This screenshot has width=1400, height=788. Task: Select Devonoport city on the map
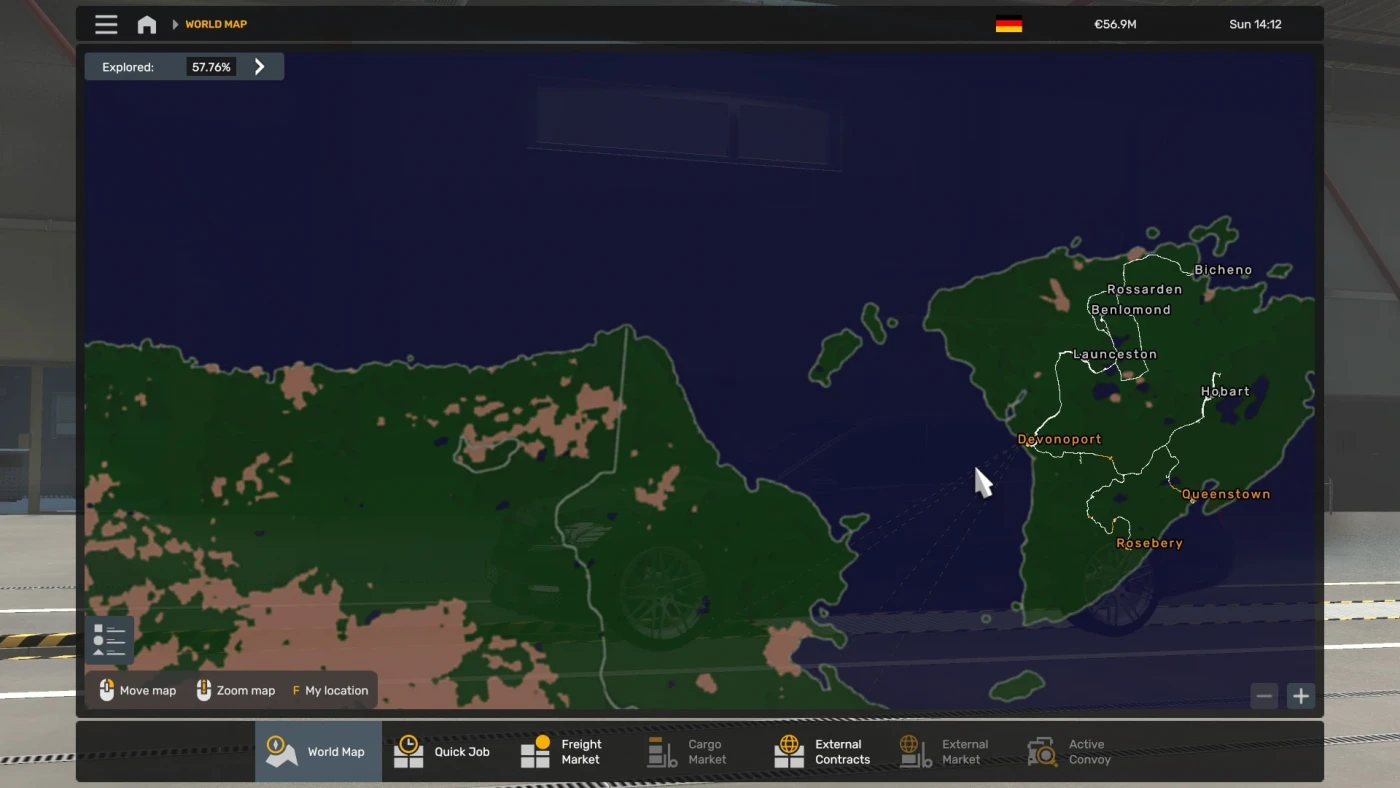tap(1059, 438)
